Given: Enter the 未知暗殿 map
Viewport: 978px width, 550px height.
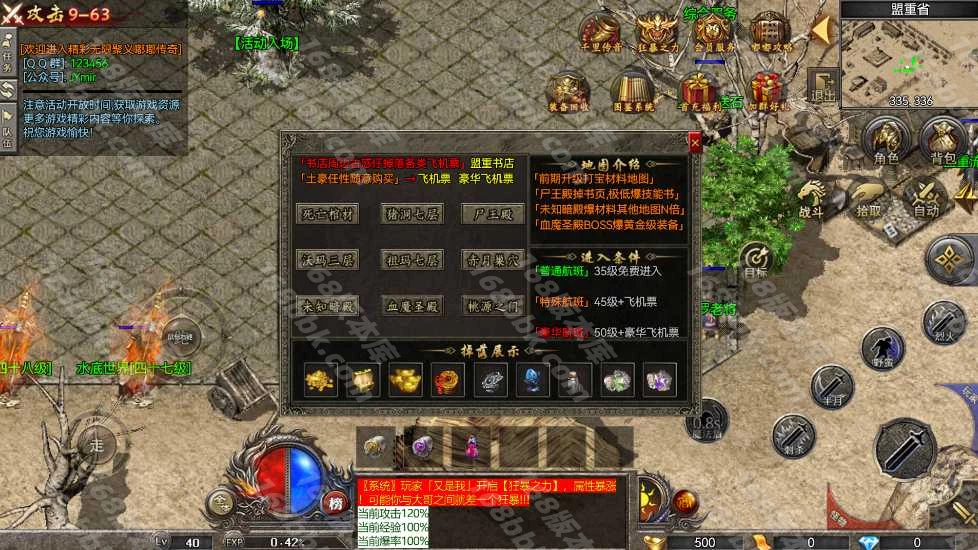Looking at the screenshot, I should 328,306.
